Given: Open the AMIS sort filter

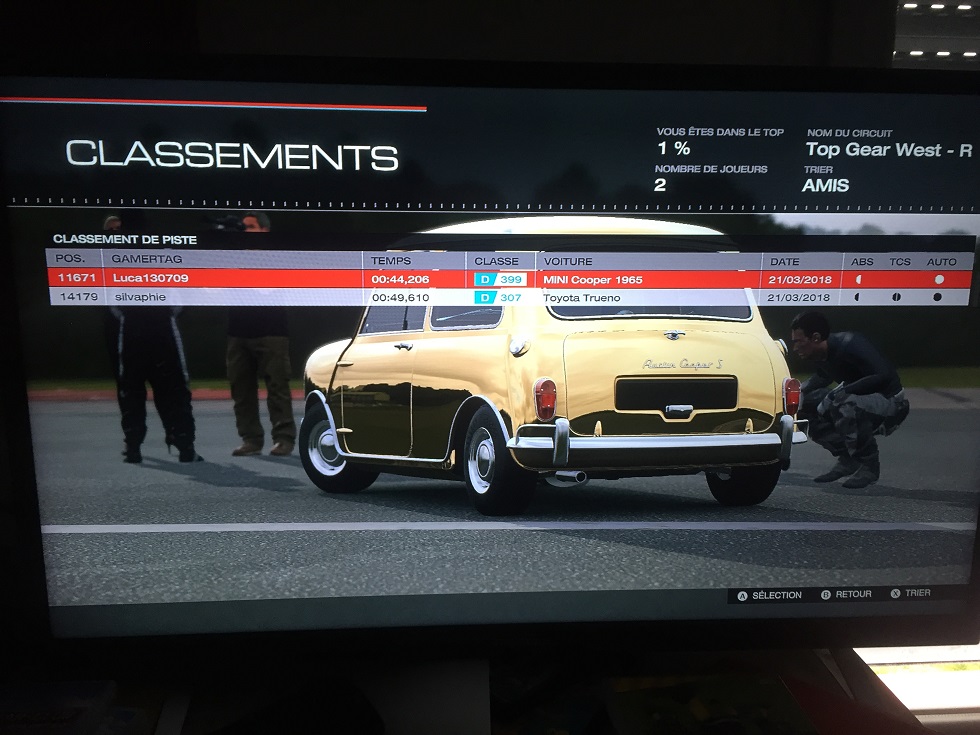Looking at the screenshot, I should click(x=825, y=185).
